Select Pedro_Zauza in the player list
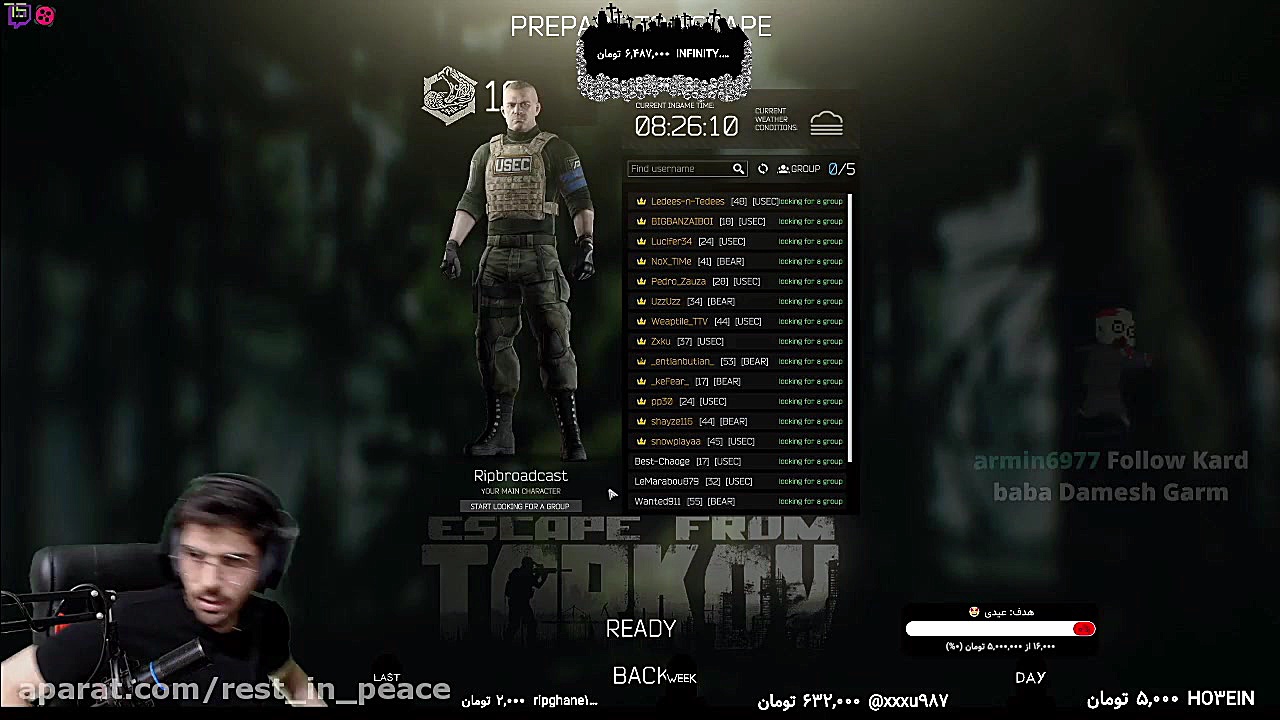1280x720 pixels. point(678,281)
